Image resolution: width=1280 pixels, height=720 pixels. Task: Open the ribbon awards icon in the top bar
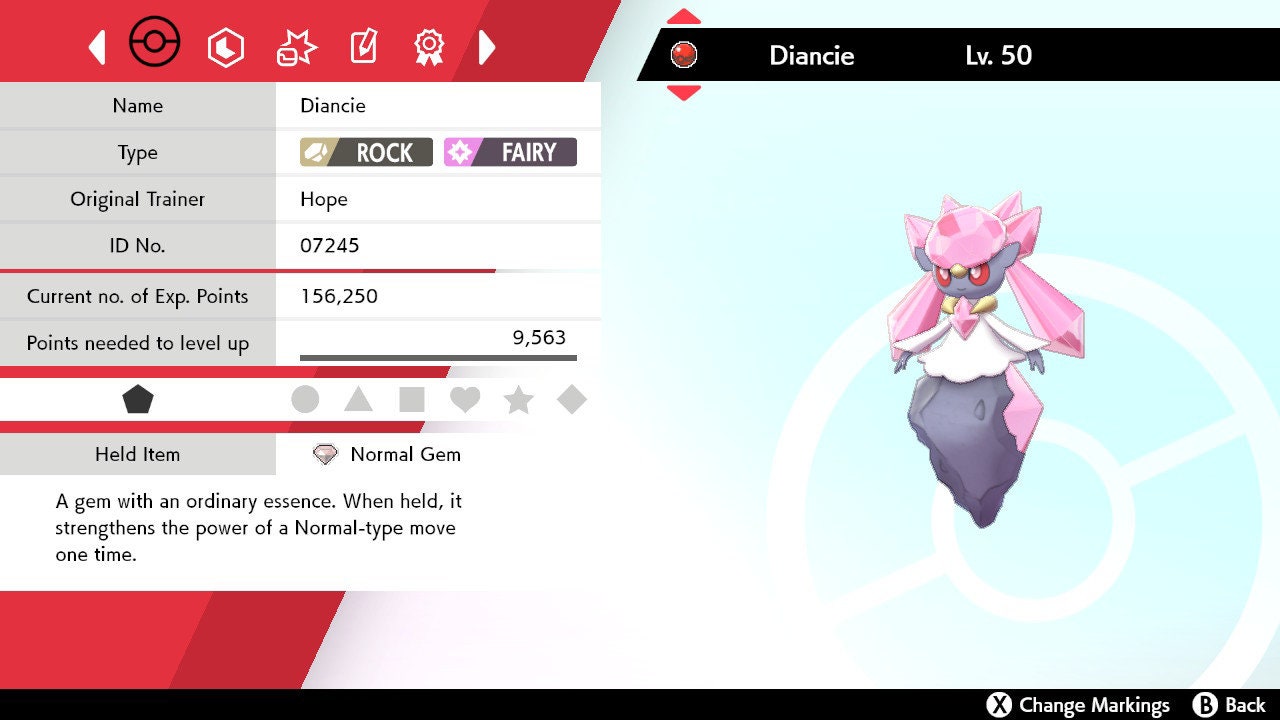[429, 46]
